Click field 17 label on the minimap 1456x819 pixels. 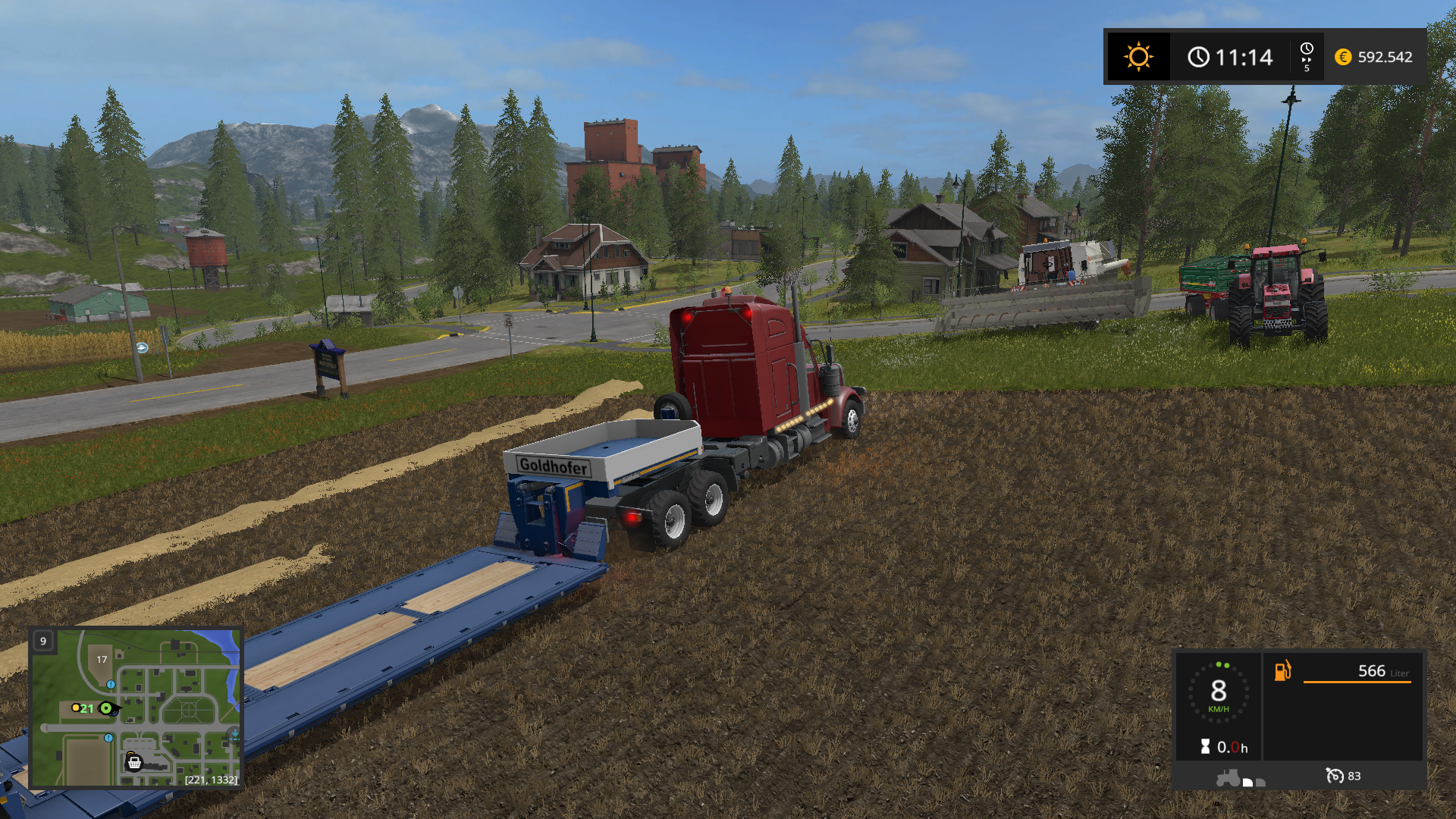tap(102, 659)
